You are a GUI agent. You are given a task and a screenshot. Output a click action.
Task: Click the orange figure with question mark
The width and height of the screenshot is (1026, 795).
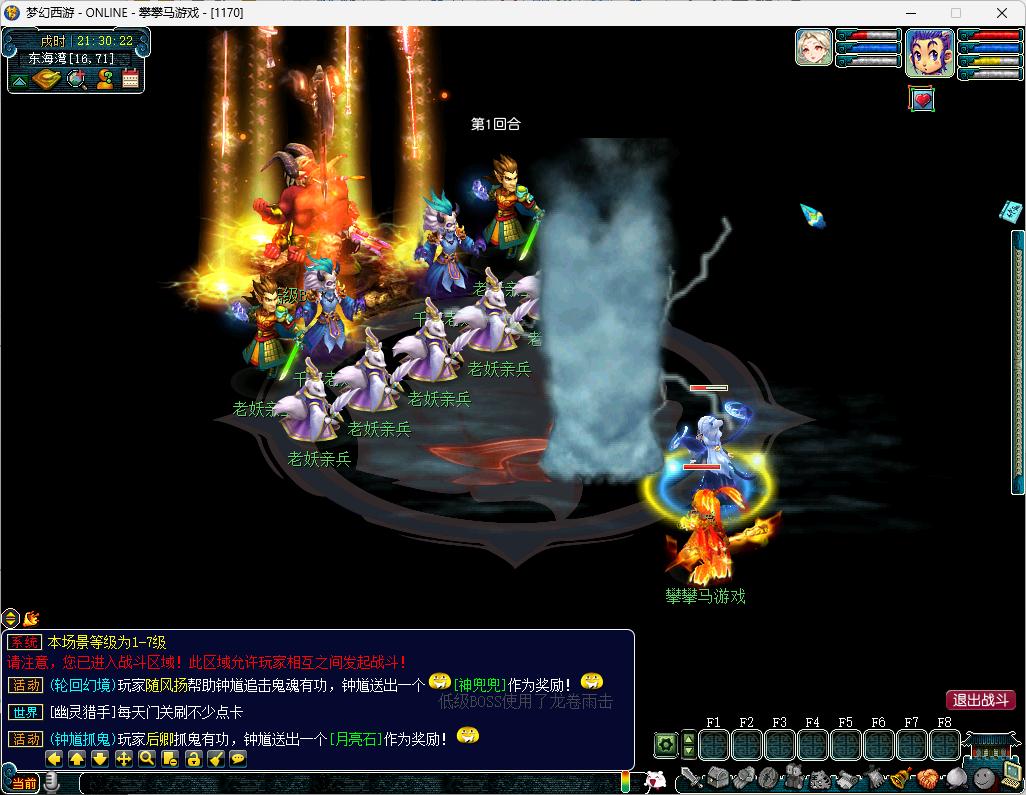click(104, 79)
